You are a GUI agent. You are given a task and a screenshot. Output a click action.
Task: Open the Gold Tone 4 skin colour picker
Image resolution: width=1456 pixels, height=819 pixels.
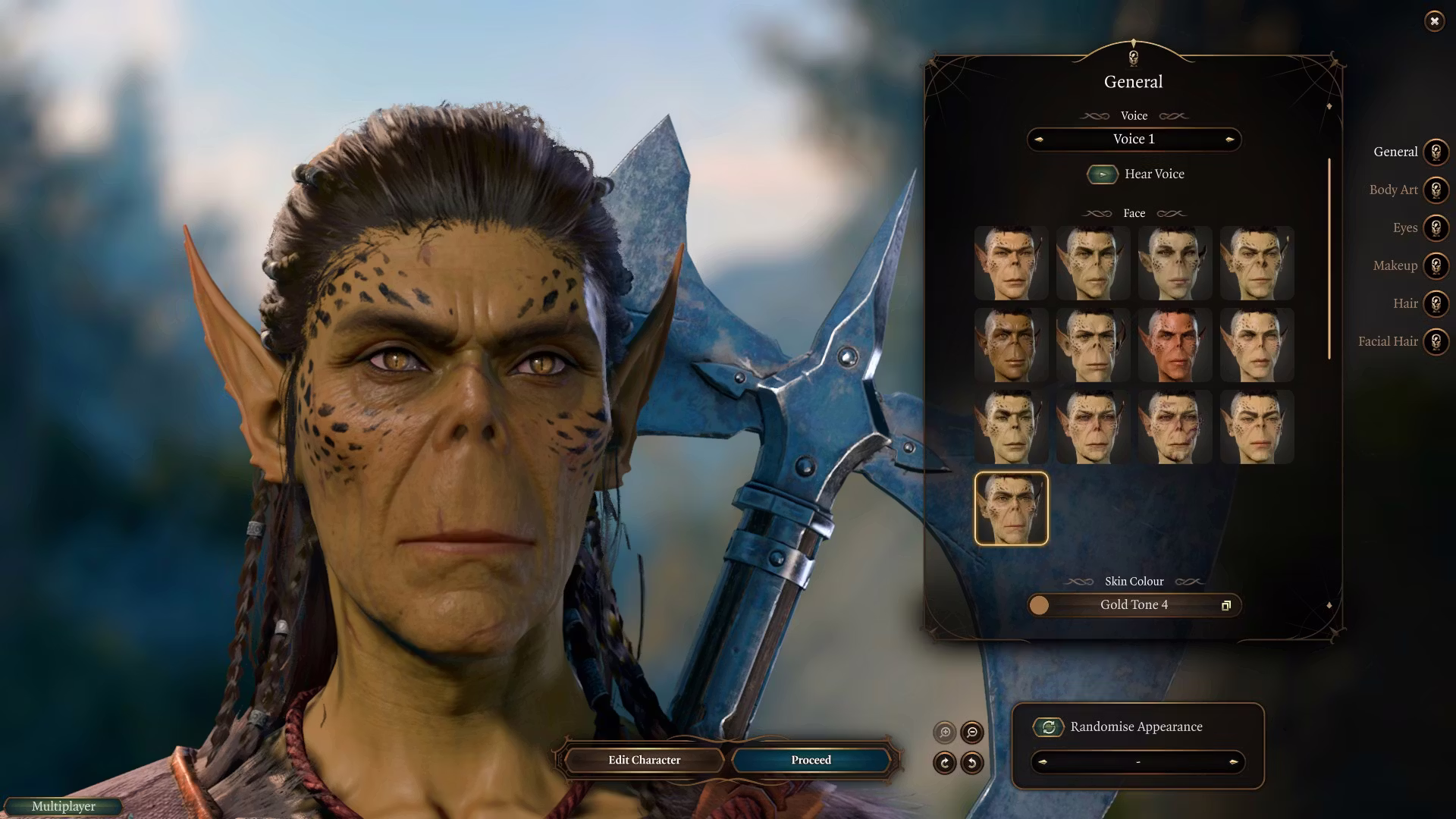(x=1134, y=605)
